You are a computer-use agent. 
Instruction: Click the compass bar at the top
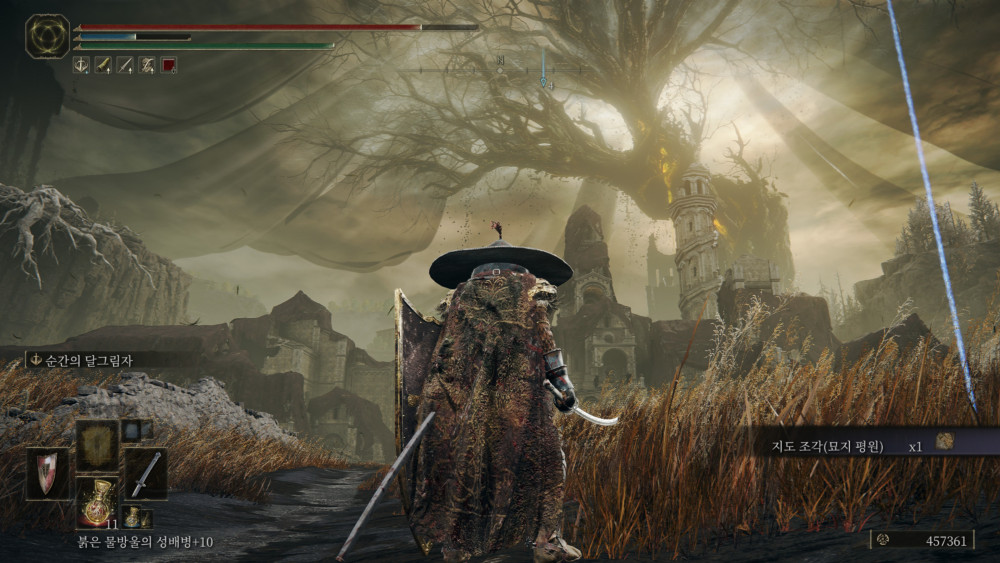(x=500, y=70)
